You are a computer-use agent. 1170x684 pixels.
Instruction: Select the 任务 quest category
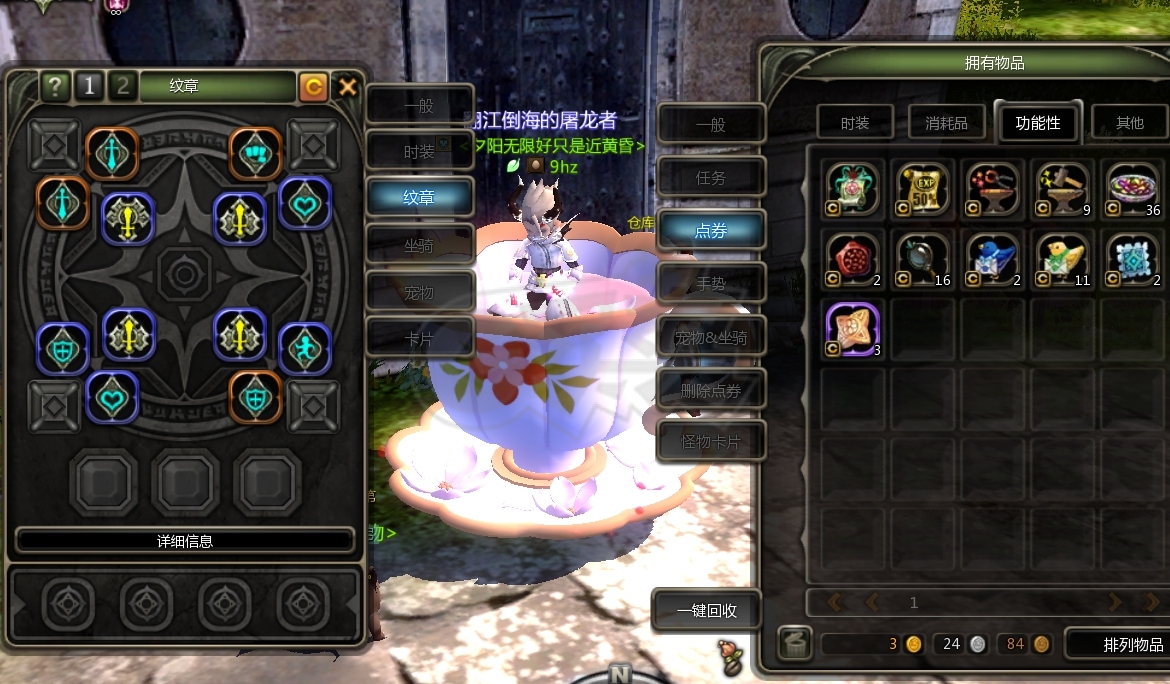tap(710, 178)
